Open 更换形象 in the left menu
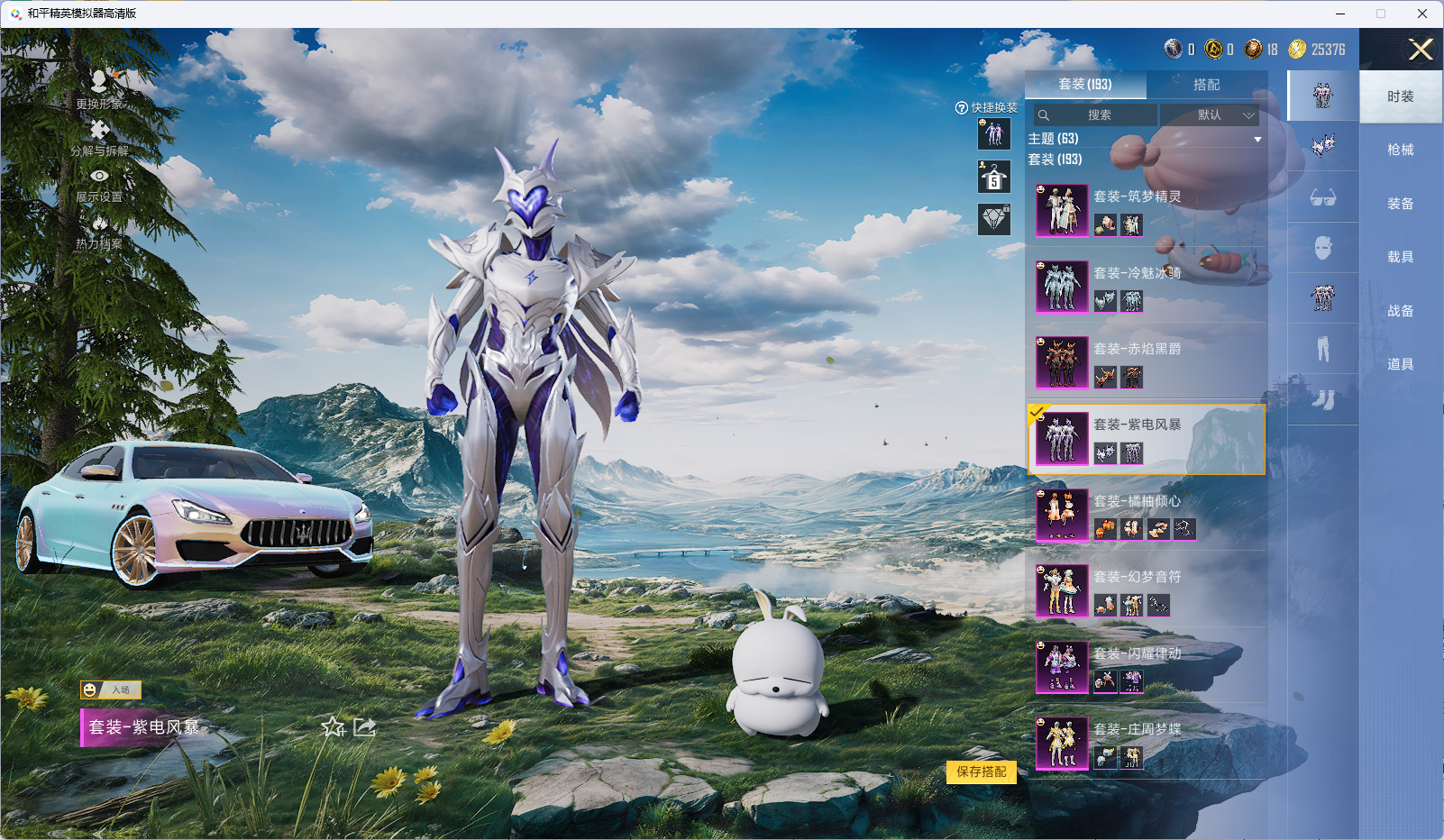 99,90
